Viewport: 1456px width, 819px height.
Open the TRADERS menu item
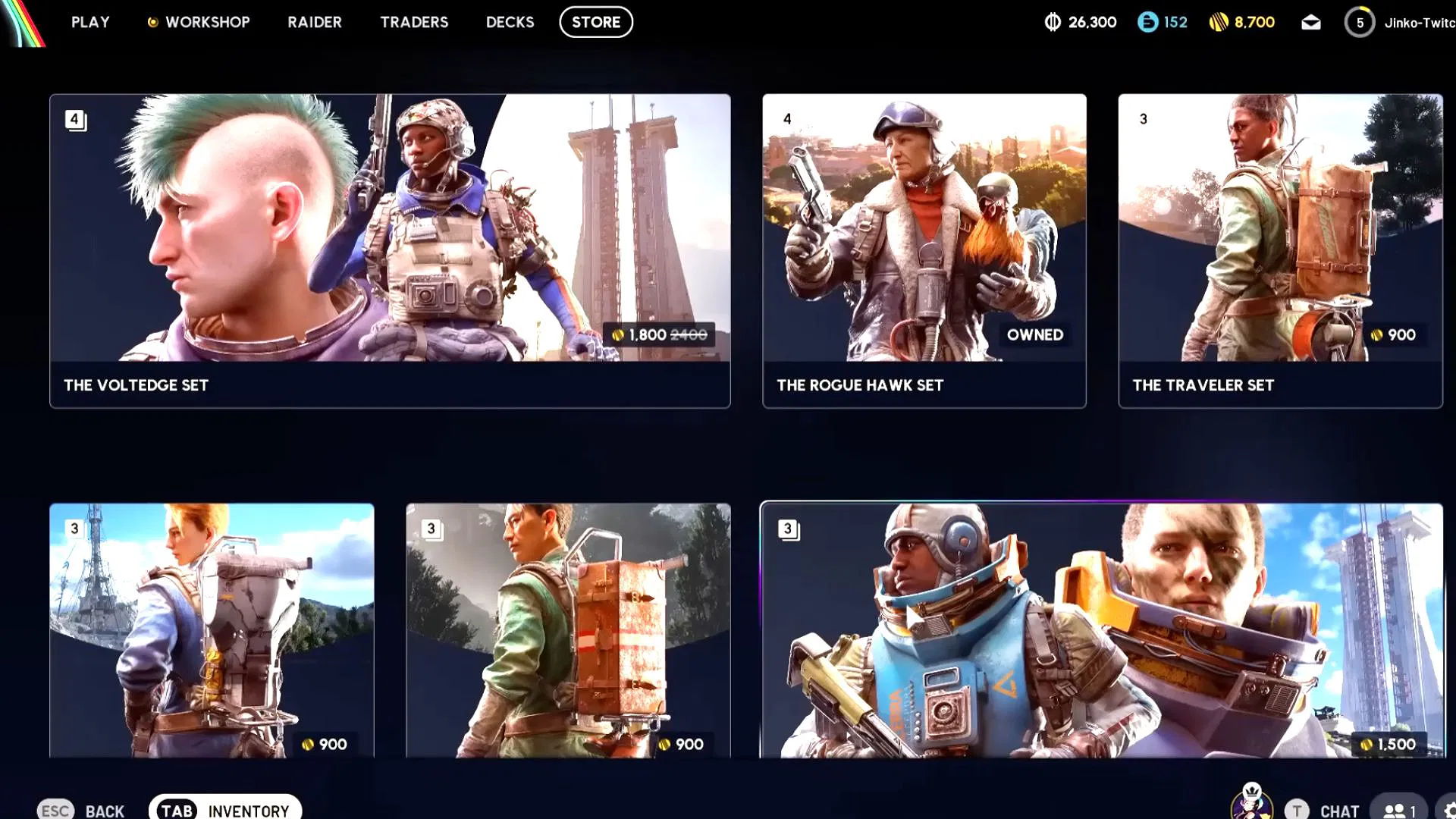414,22
